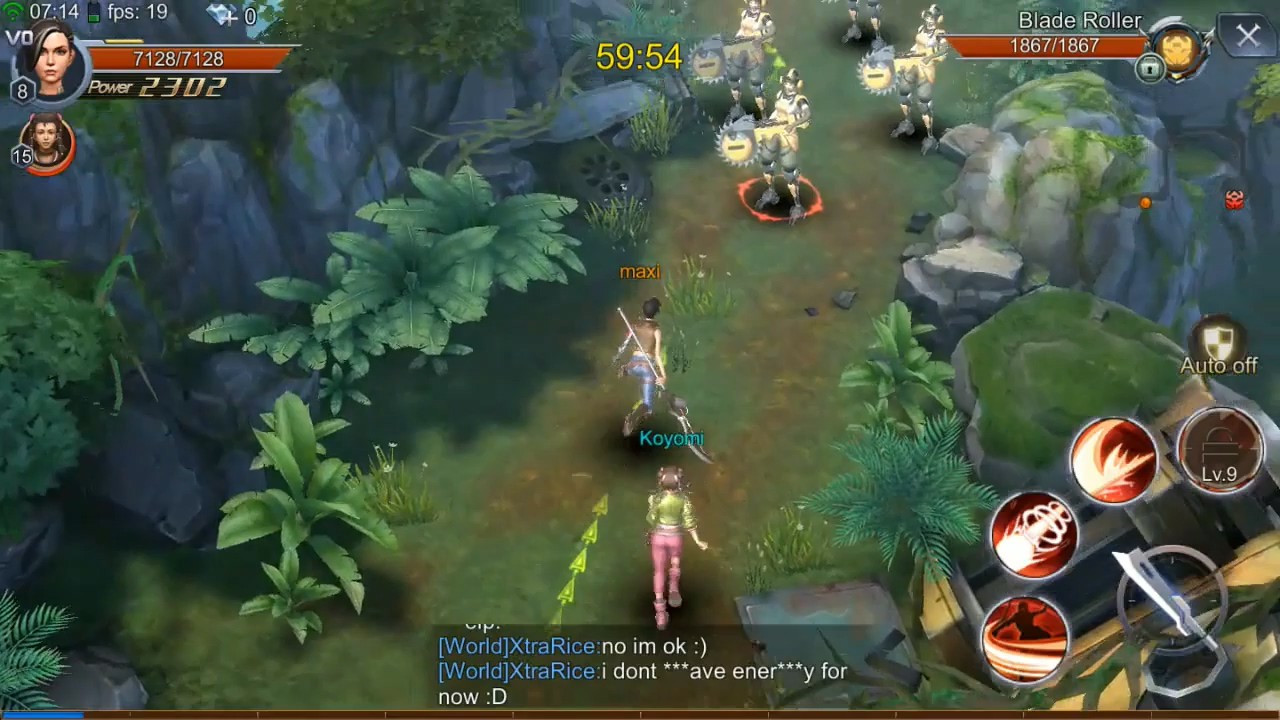Tap the locked Lv.9 skill slot
The width and height of the screenshot is (1280, 720).
(x=1219, y=451)
